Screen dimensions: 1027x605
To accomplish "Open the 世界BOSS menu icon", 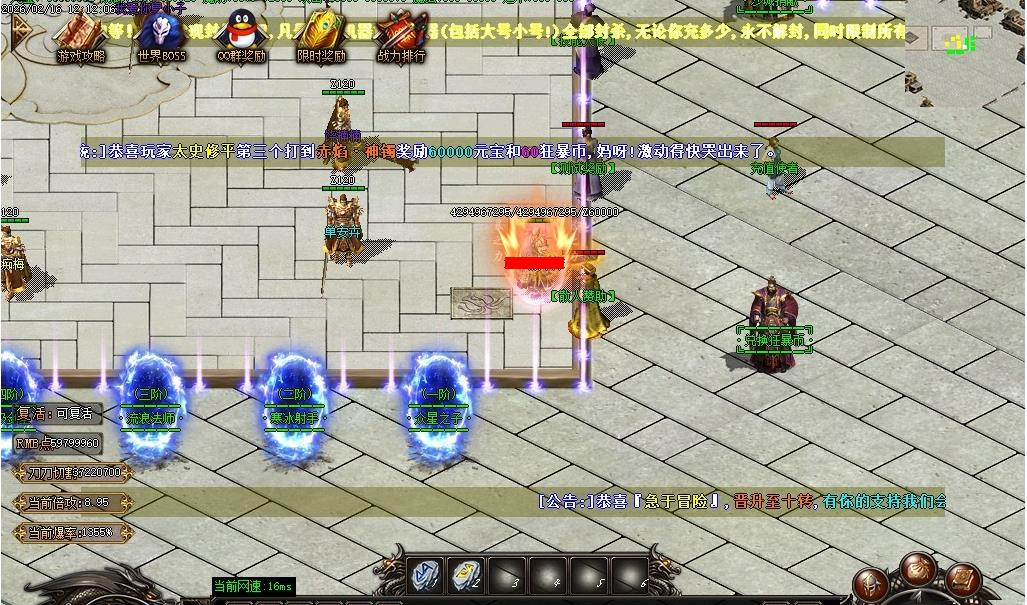I will [x=162, y=36].
